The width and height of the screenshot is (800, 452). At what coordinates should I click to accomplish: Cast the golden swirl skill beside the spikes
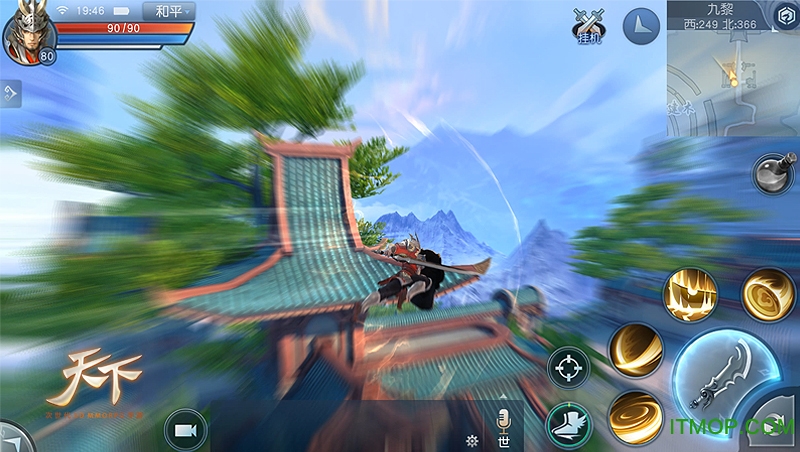coord(766,293)
